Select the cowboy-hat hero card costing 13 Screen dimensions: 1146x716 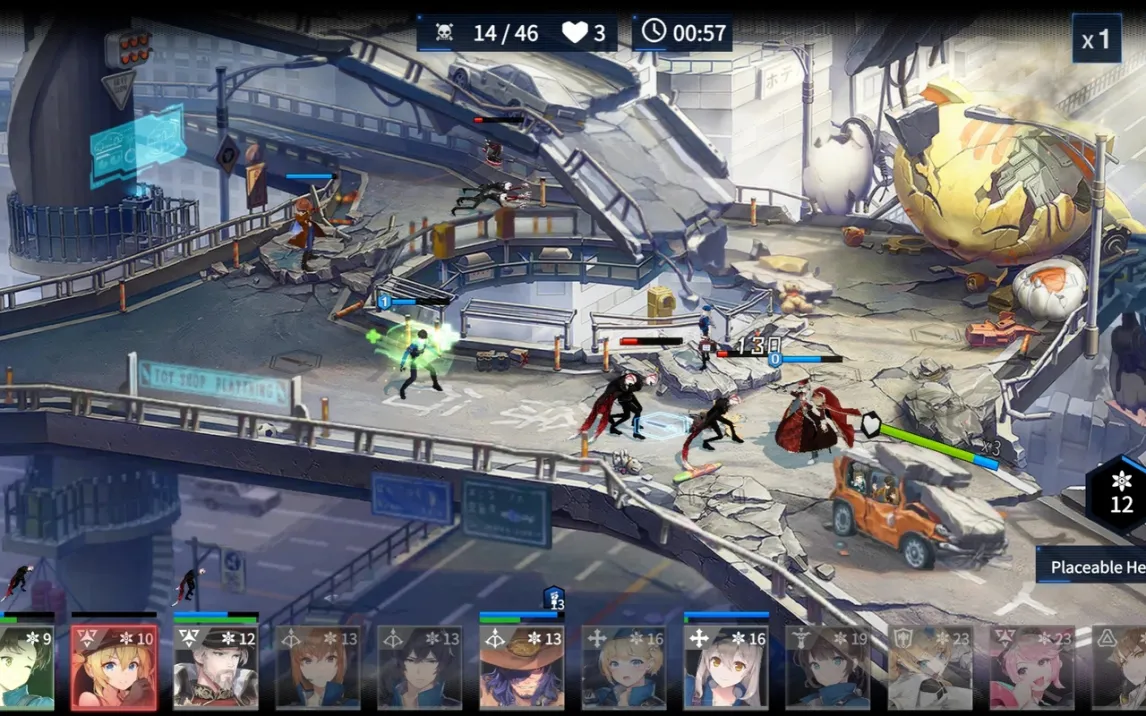521,667
